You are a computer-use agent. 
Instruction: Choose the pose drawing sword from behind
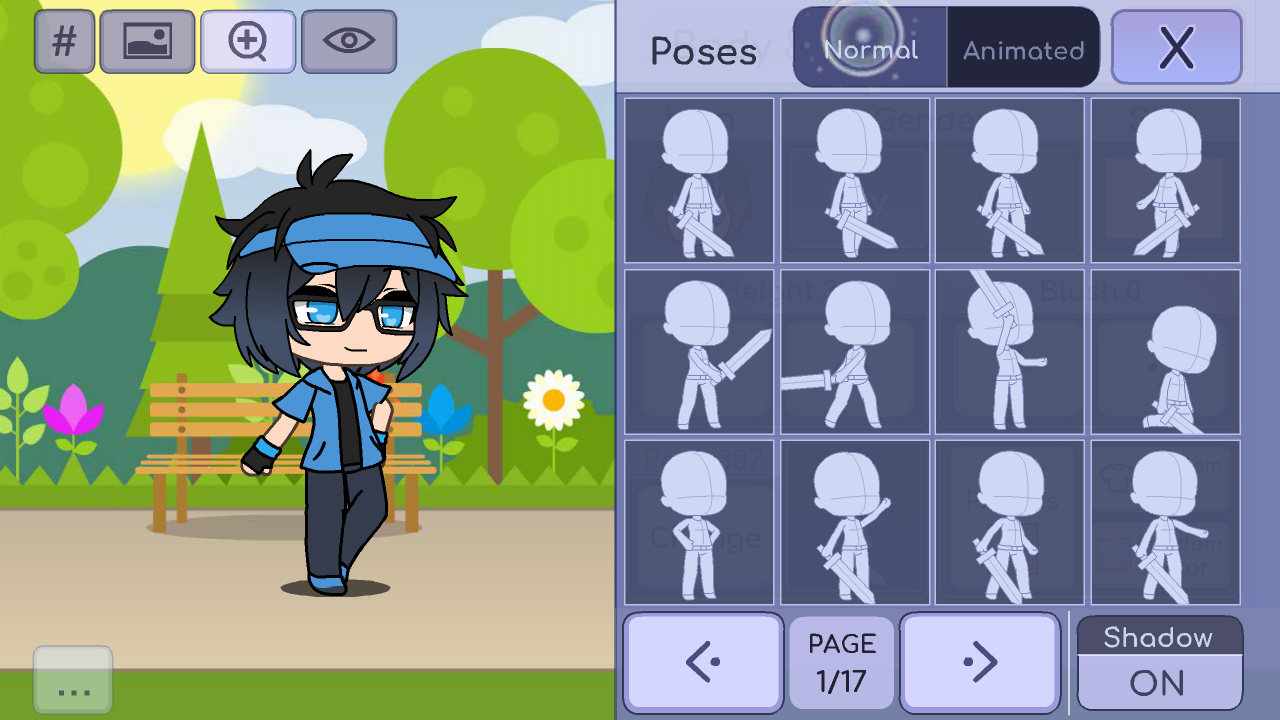(1008, 352)
